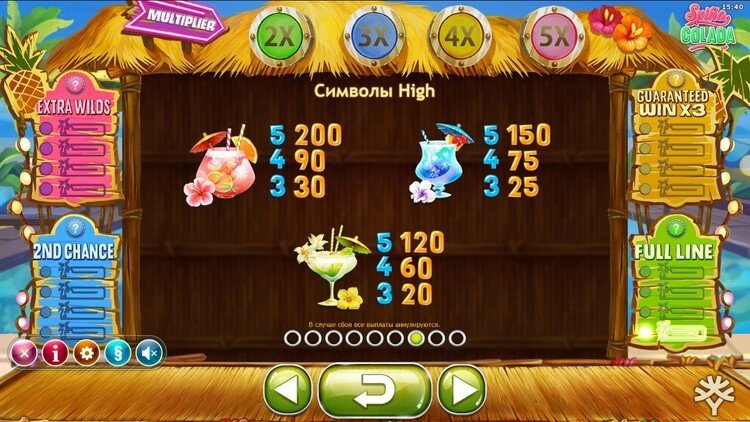Show game rules with the § button
This screenshot has width=750, height=422.
[118, 352]
